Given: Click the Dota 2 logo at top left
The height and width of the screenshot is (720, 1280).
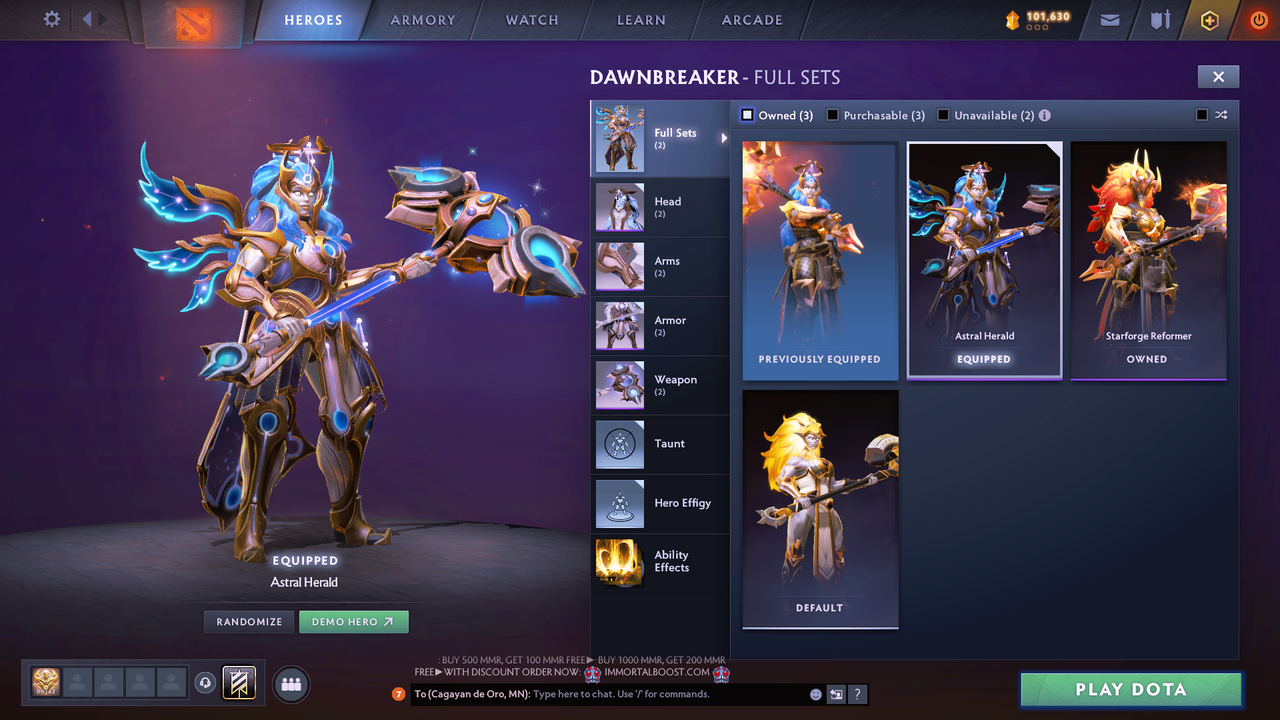Looking at the screenshot, I should [193, 22].
